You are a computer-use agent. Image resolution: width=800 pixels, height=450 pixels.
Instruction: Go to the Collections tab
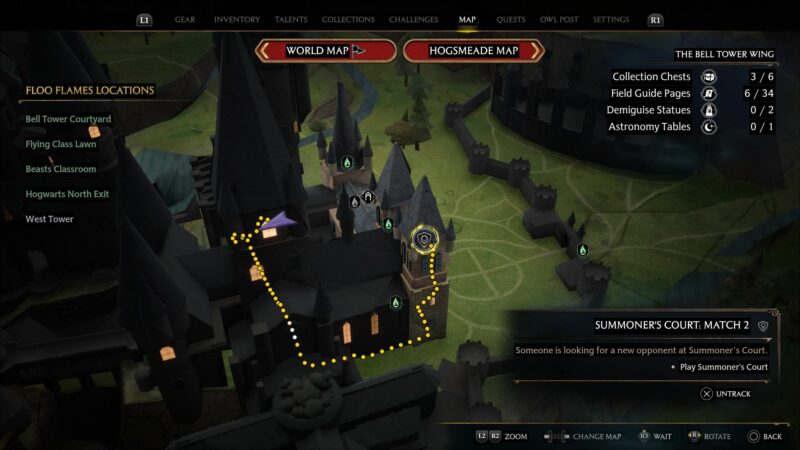pyautogui.click(x=348, y=19)
